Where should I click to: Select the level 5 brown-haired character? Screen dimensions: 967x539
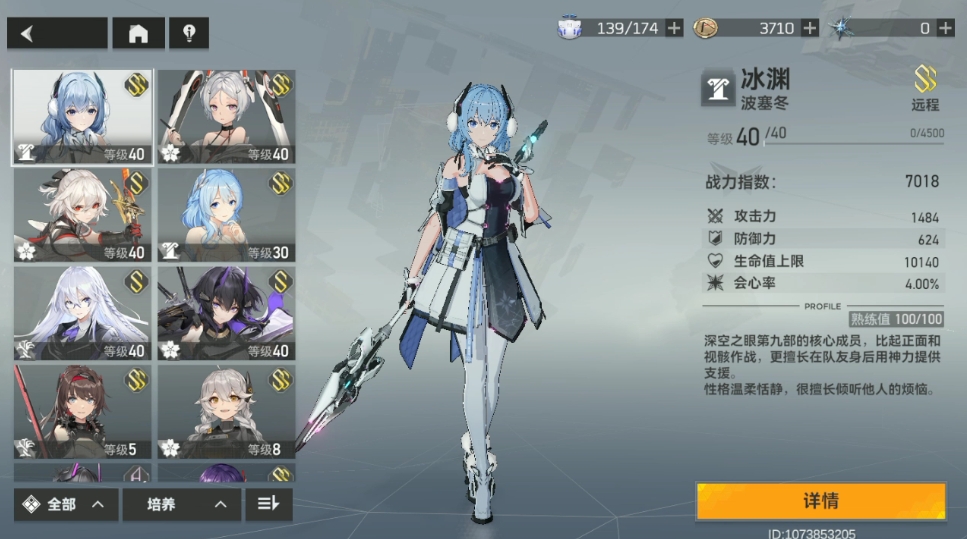82,411
